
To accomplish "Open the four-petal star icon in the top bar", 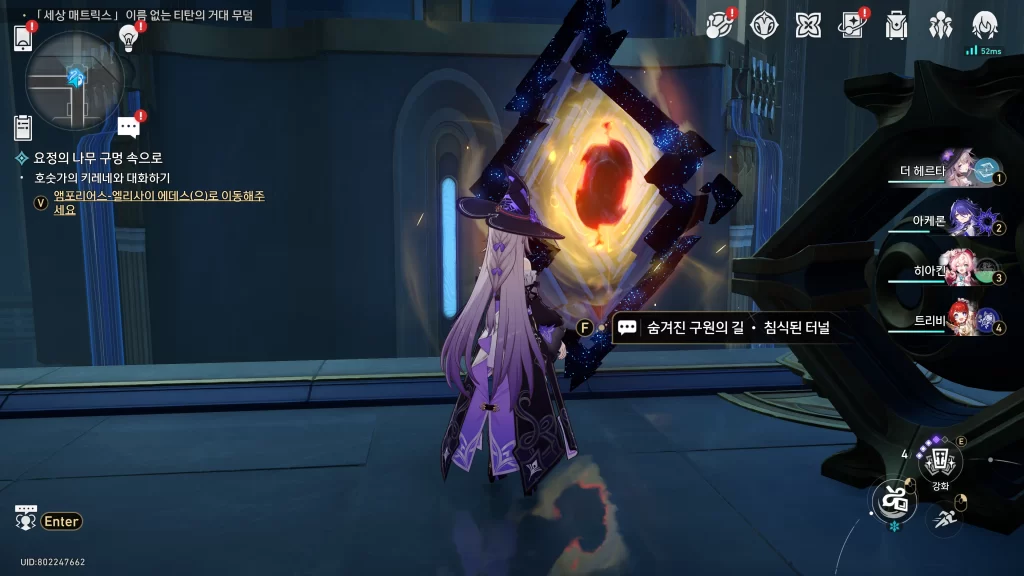I will coord(808,24).
